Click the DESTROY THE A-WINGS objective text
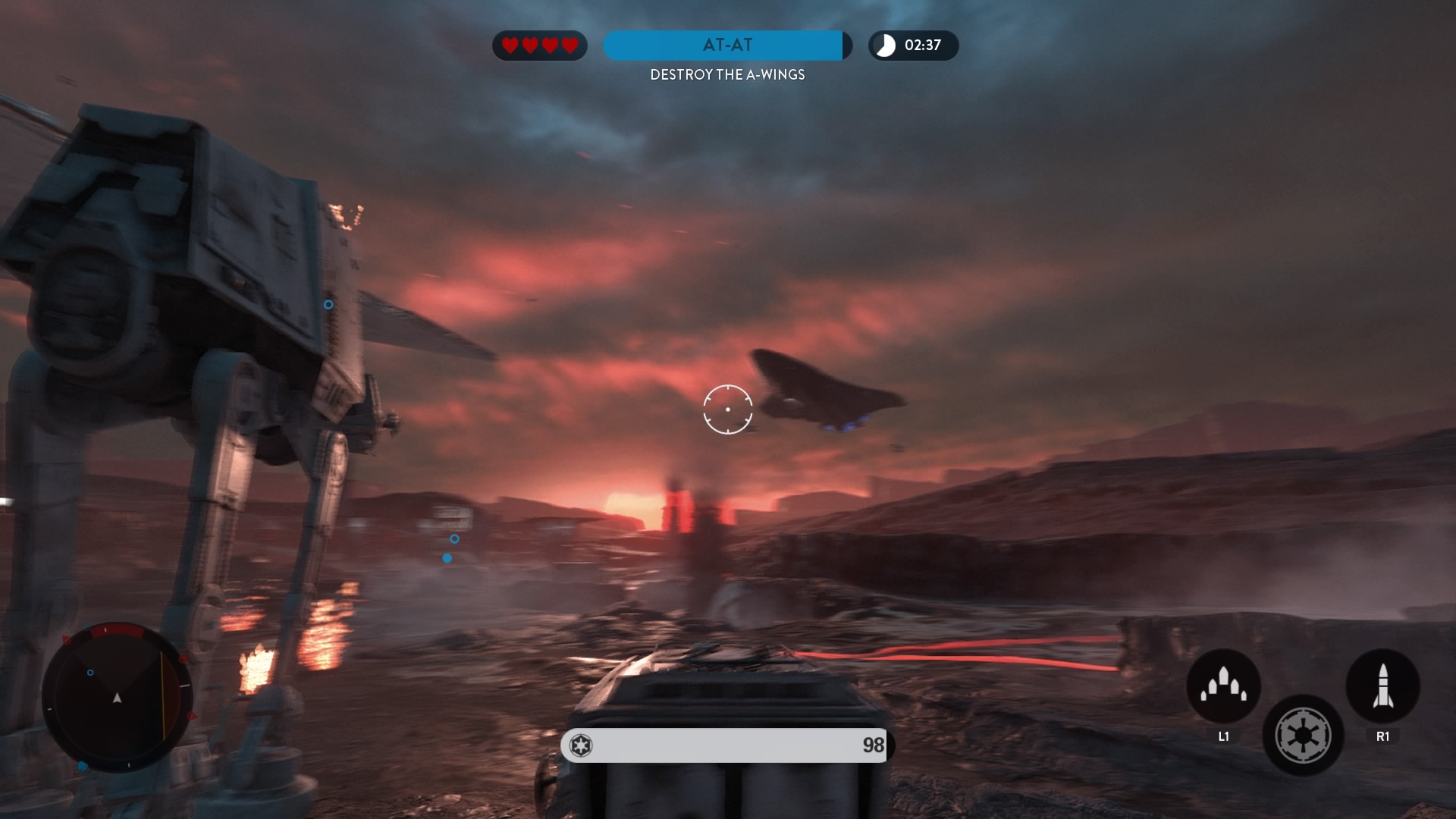 (x=728, y=75)
